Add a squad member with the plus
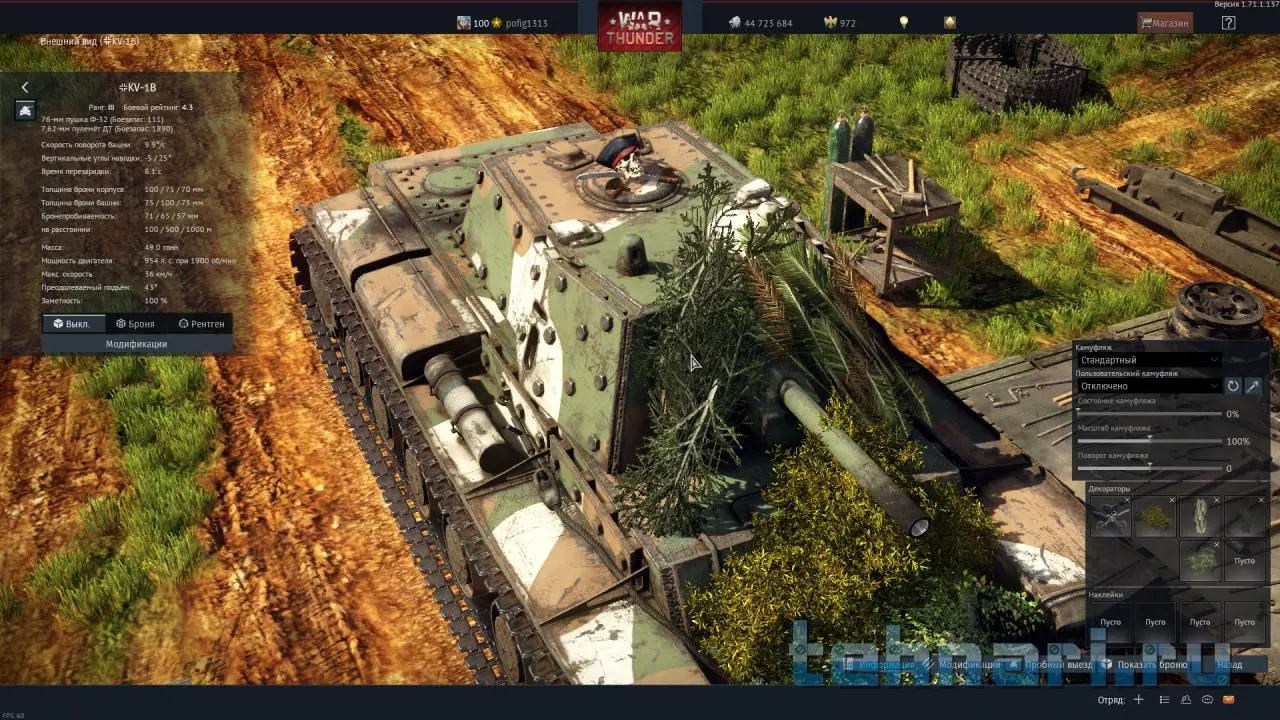The image size is (1280, 720). [1138, 700]
